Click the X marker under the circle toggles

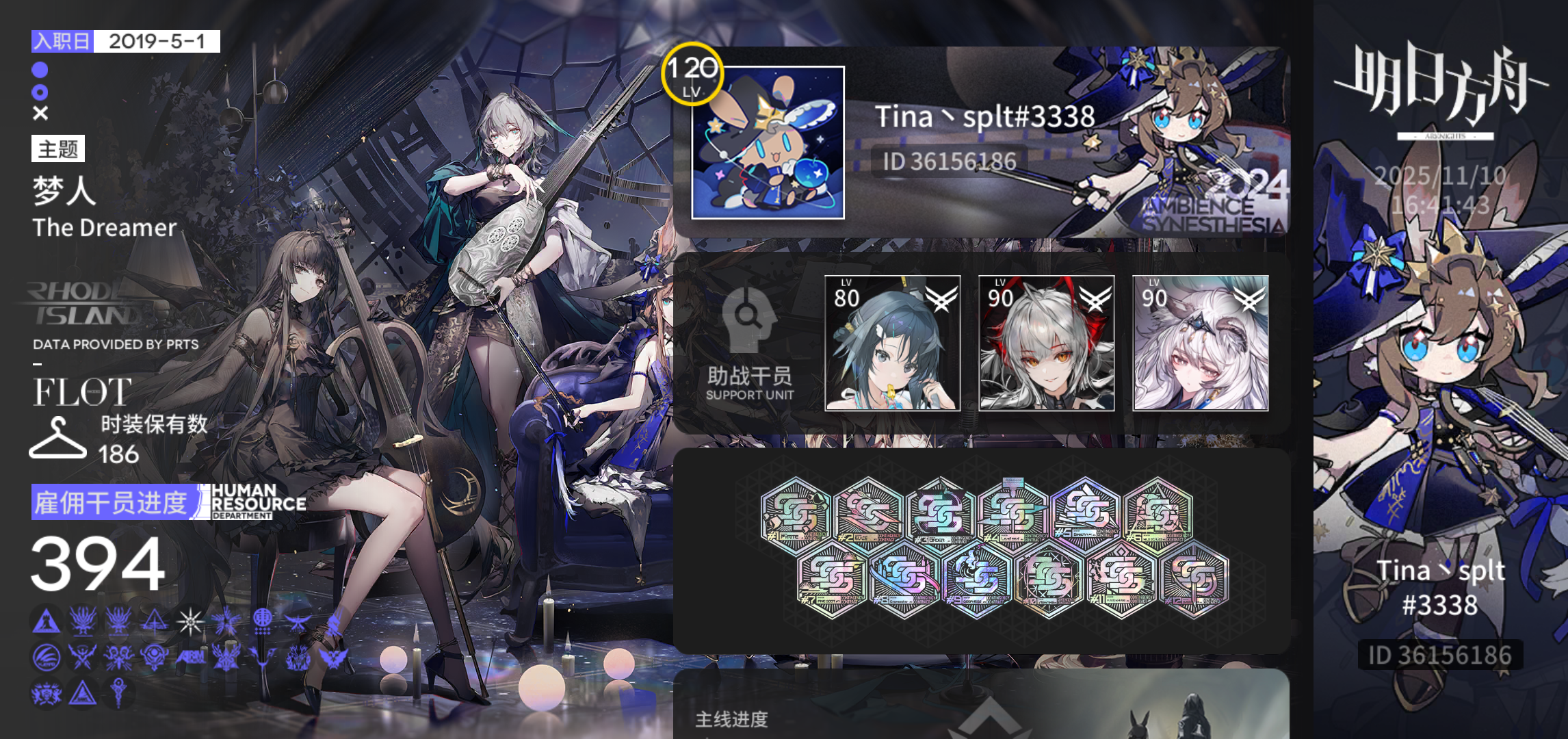point(40,112)
